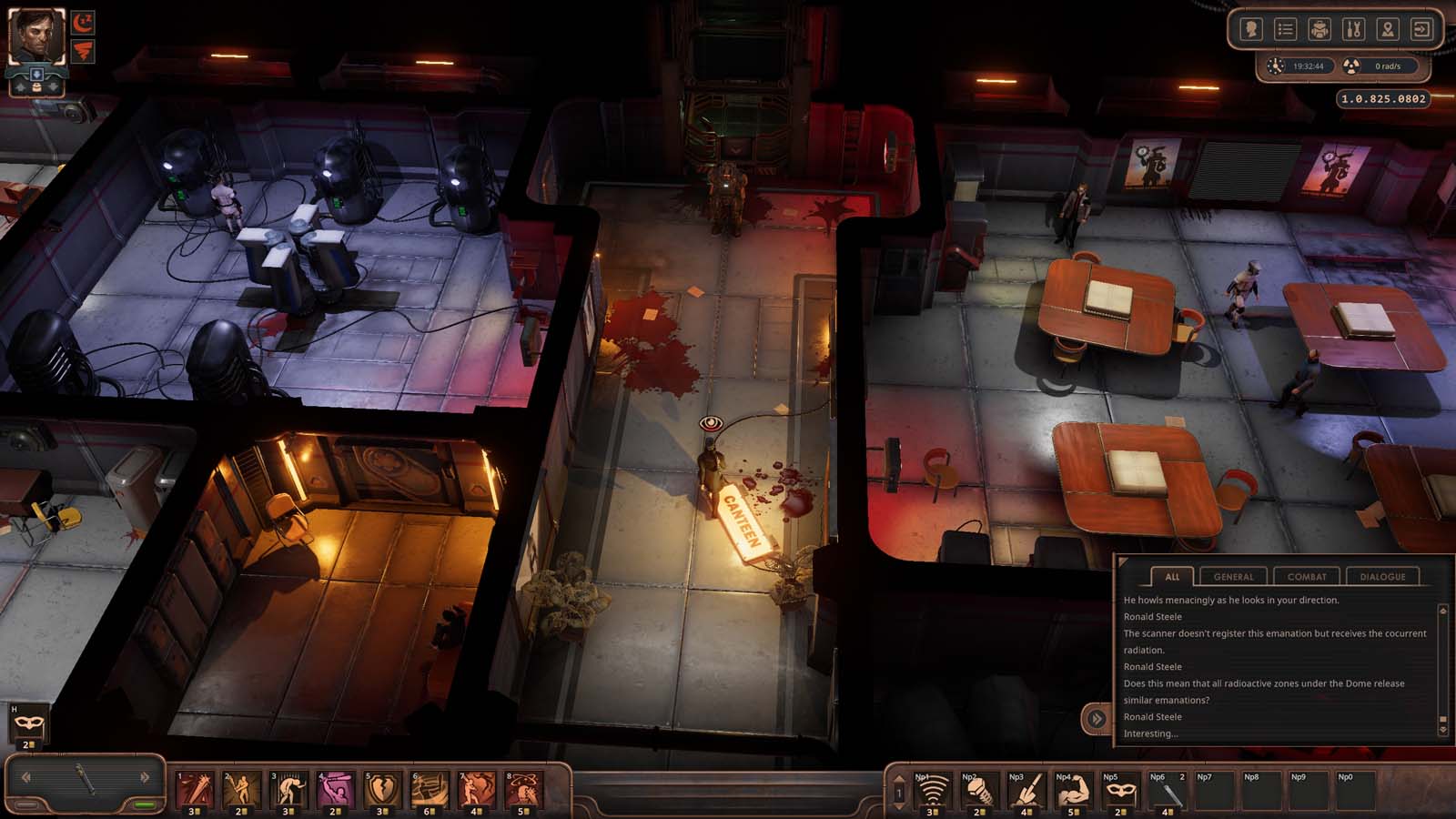The width and height of the screenshot is (1456, 819).
Task: Click the hotbar page number stepper
Action: (x=899, y=791)
